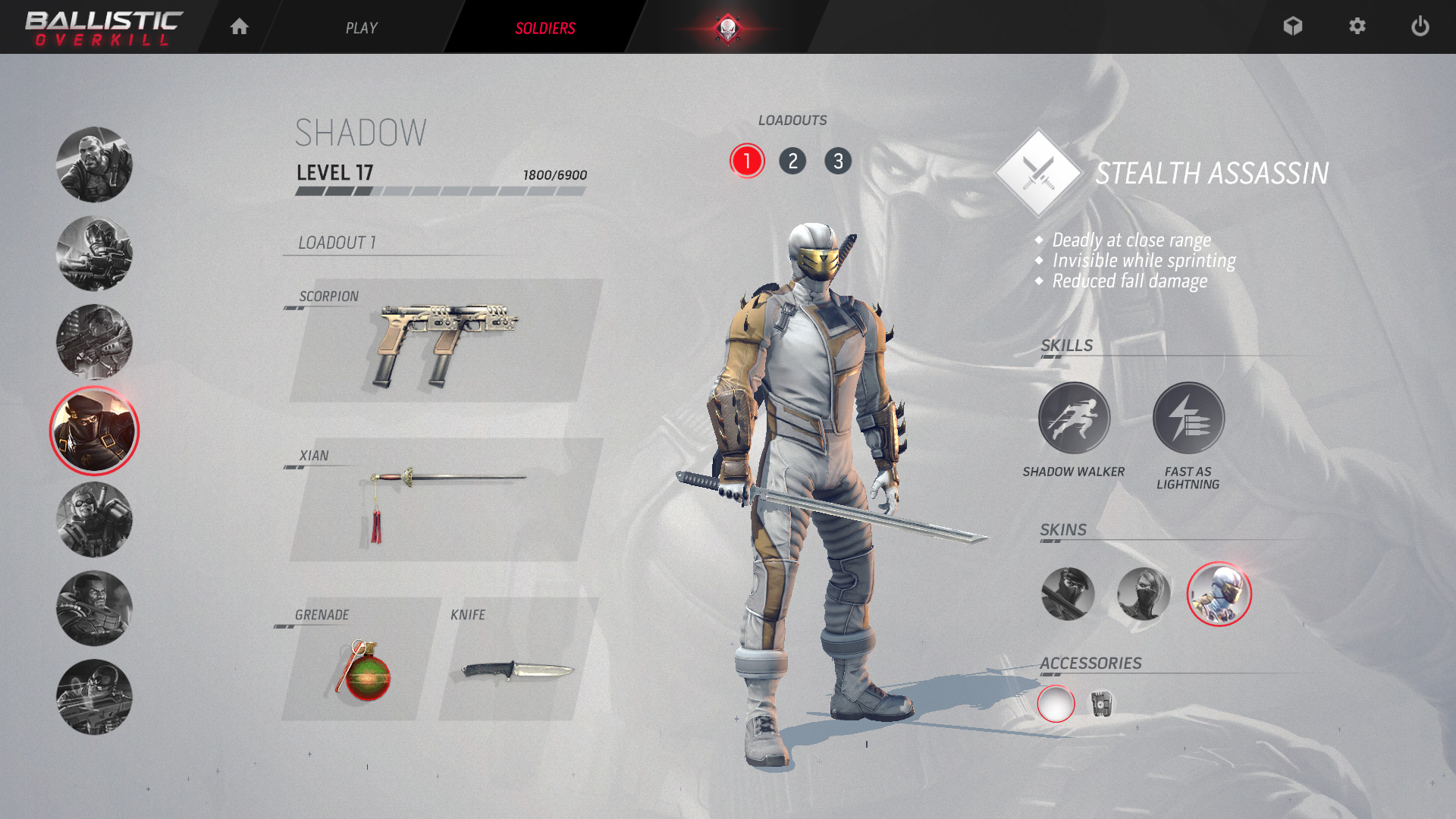This screenshot has height=819, width=1456.
Task: Select the currently highlighted loadout 1
Action: [x=748, y=162]
